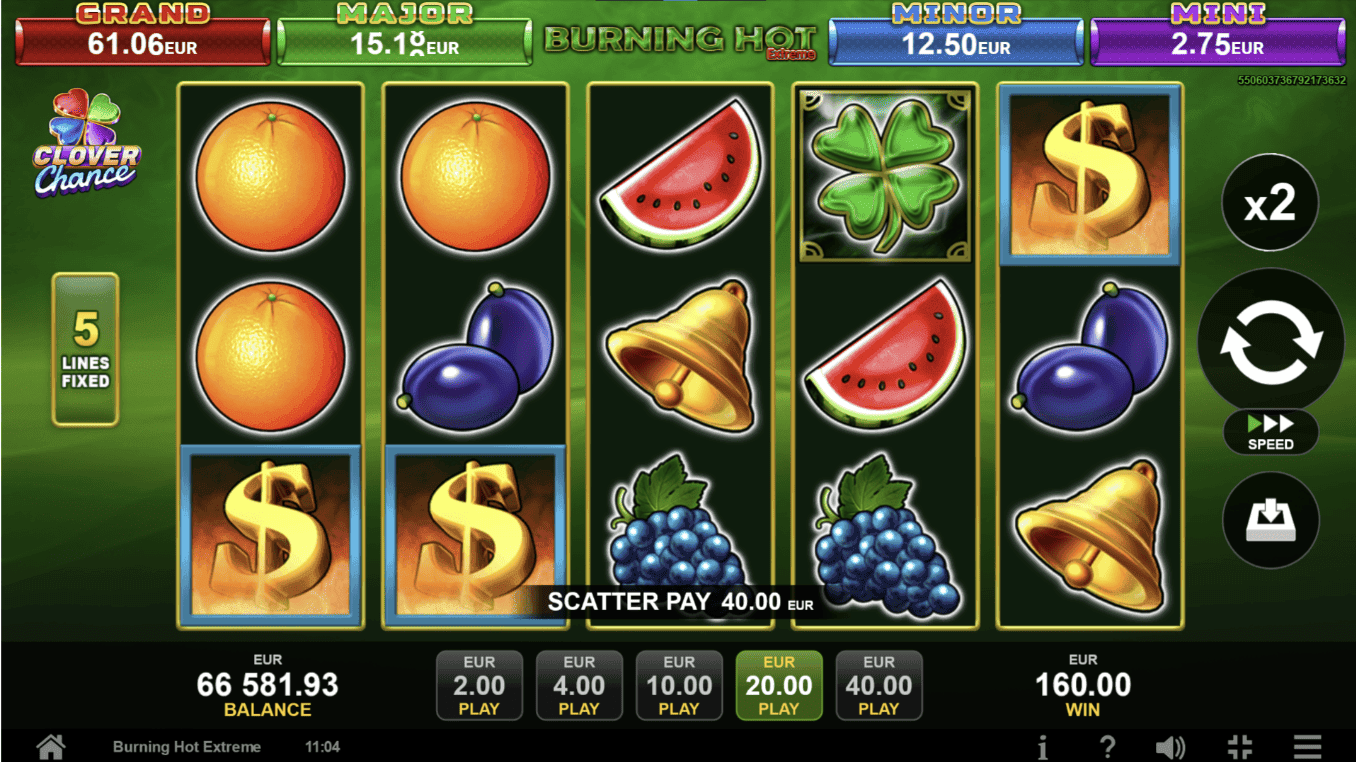Toggle the SPEED fast-forward button
Image resolution: width=1356 pixels, height=762 pixels.
tap(1270, 432)
